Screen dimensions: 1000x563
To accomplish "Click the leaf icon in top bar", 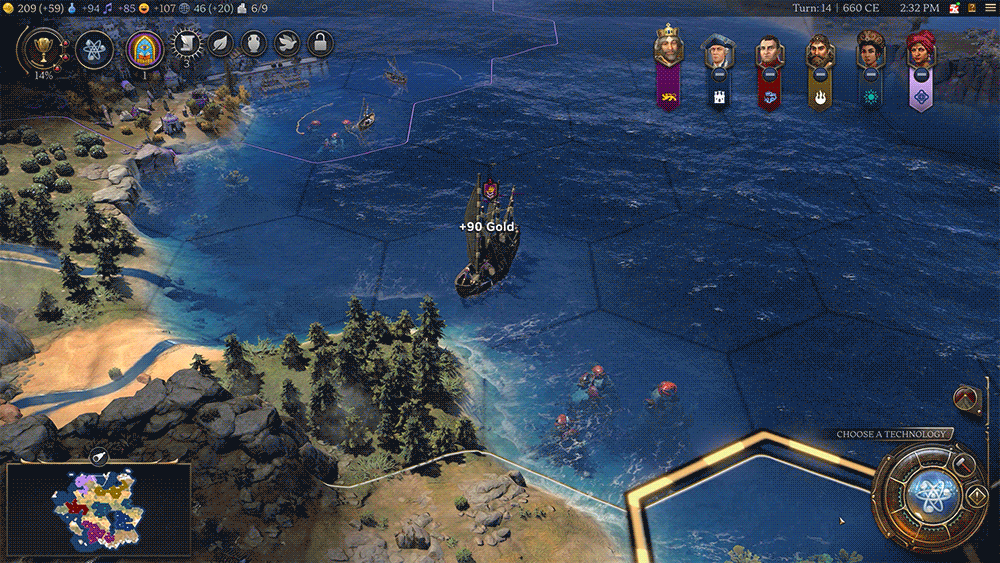I will (x=220, y=44).
